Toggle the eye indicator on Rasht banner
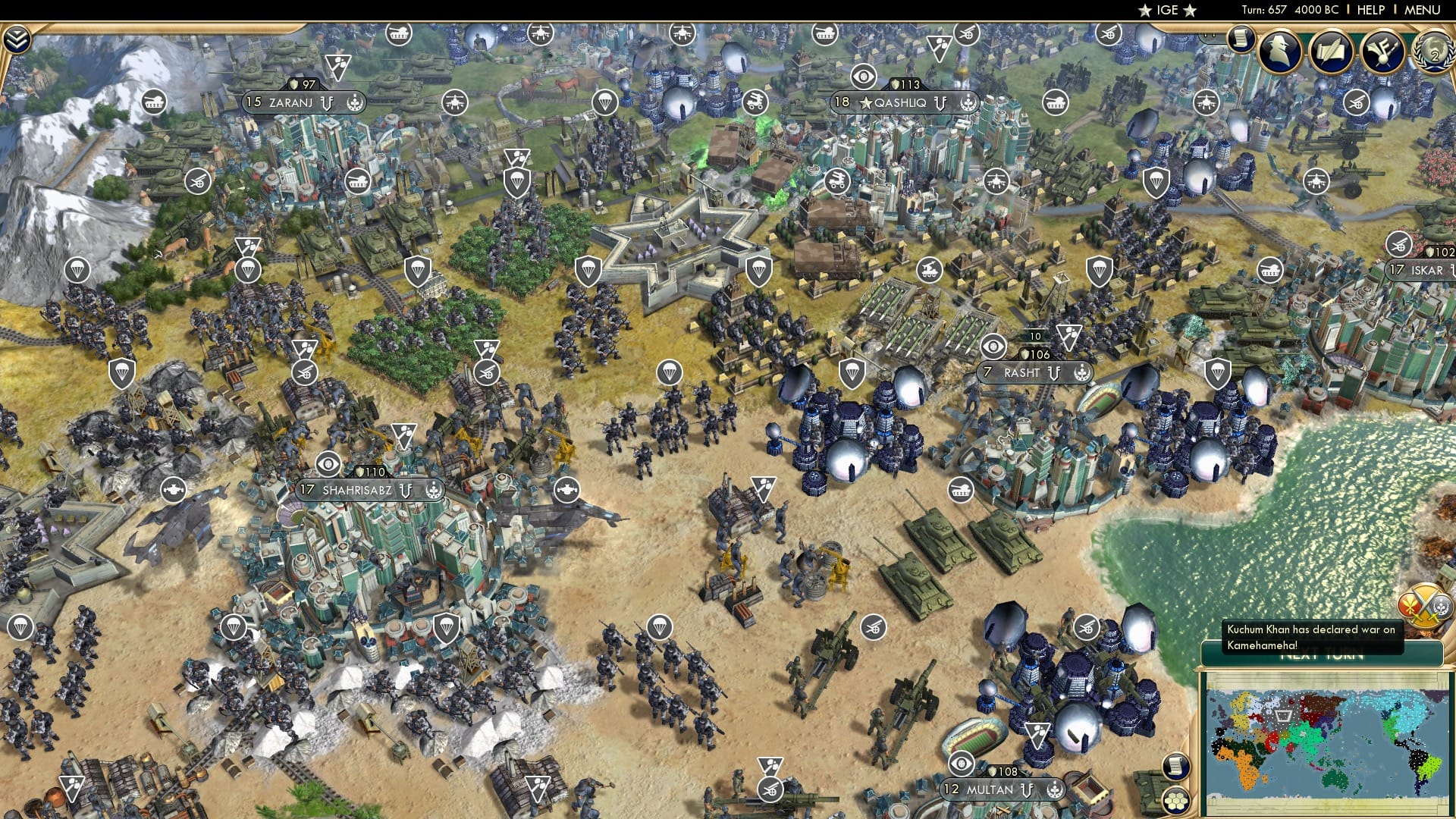The image size is (1456, 819). click(992, 347)
